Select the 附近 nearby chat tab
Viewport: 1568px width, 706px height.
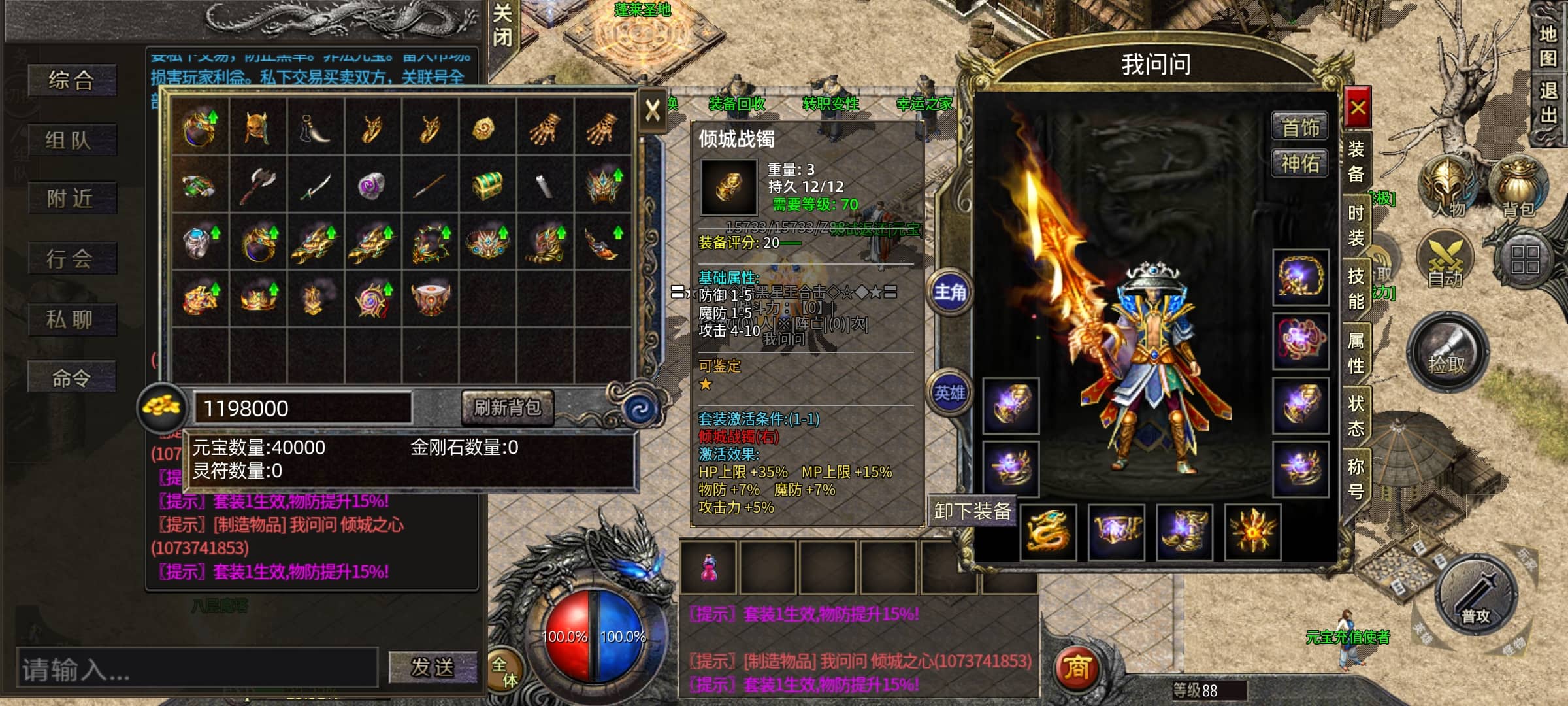pos(72,199)
